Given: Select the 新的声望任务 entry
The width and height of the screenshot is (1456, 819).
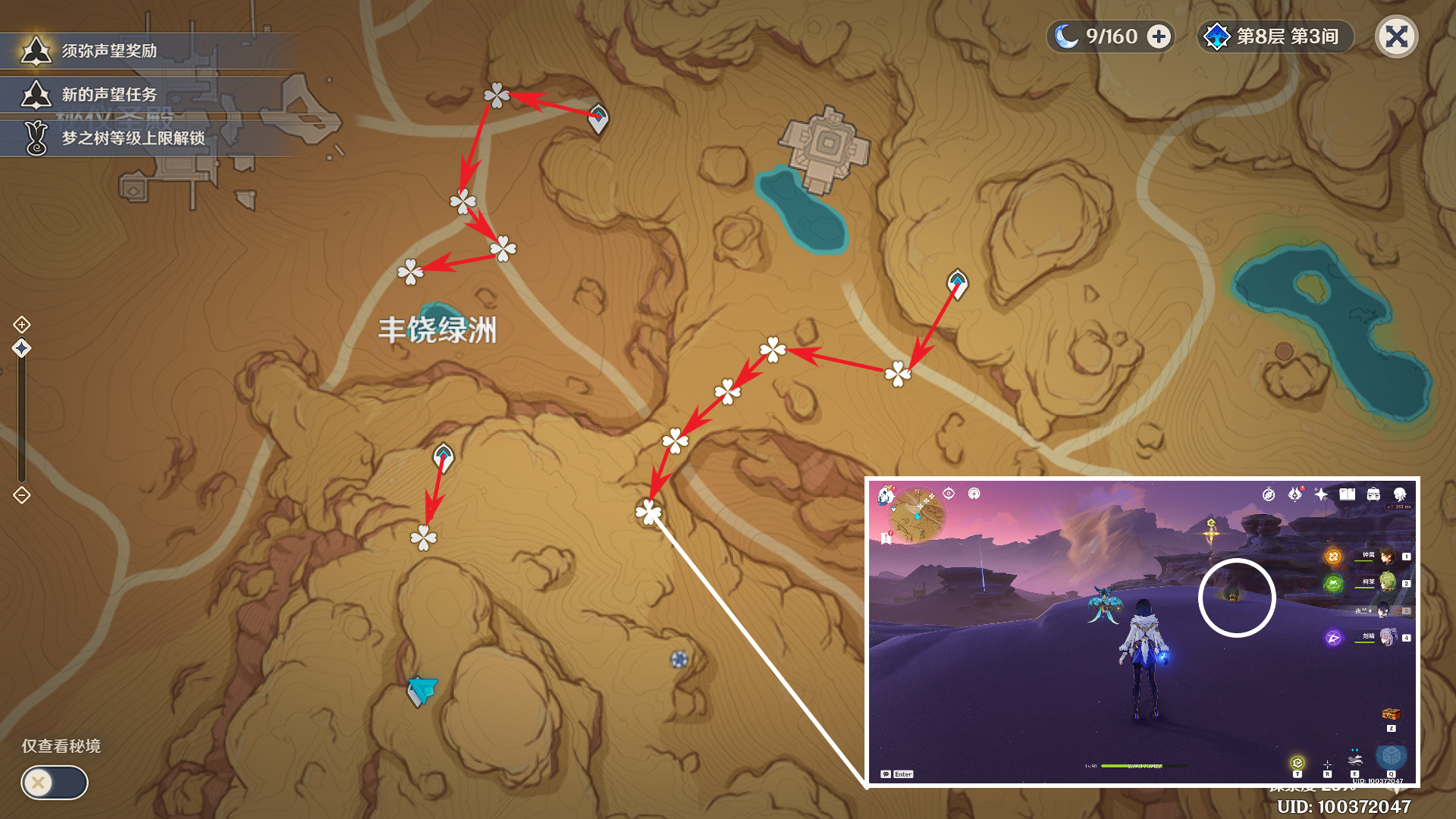Looking at the screenshot, I should point(108,95).
